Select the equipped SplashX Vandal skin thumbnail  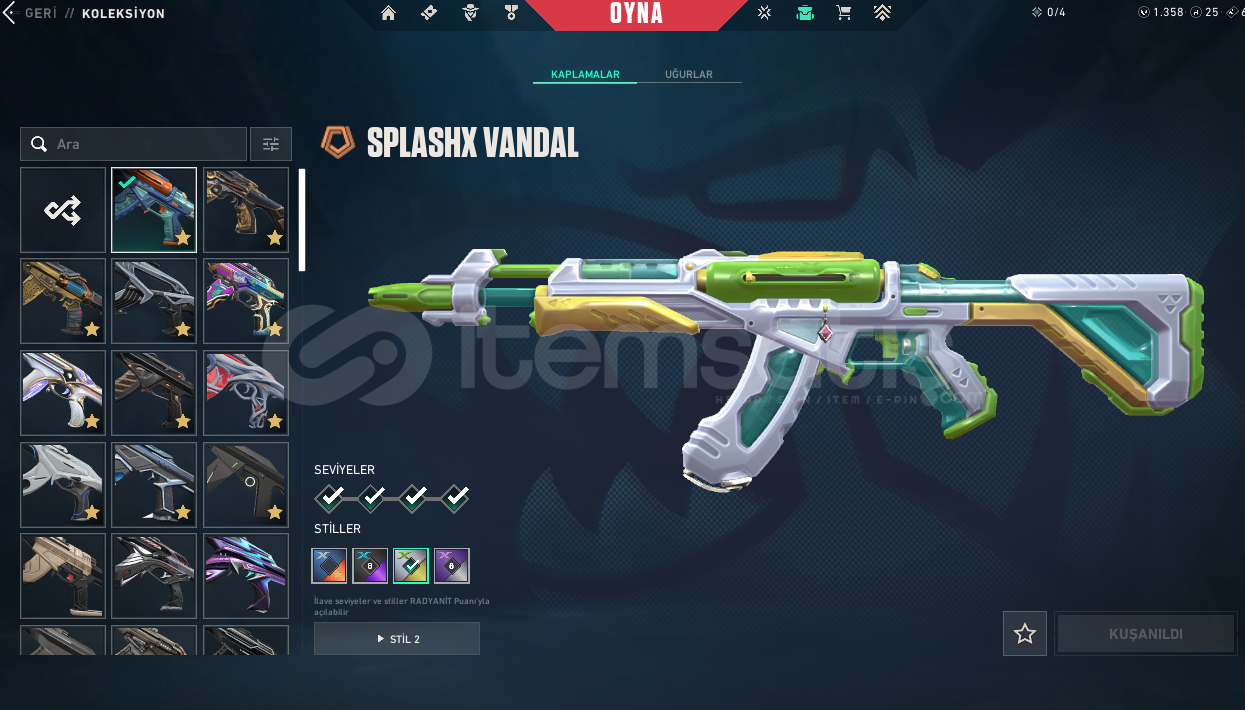tap(154, 210)
